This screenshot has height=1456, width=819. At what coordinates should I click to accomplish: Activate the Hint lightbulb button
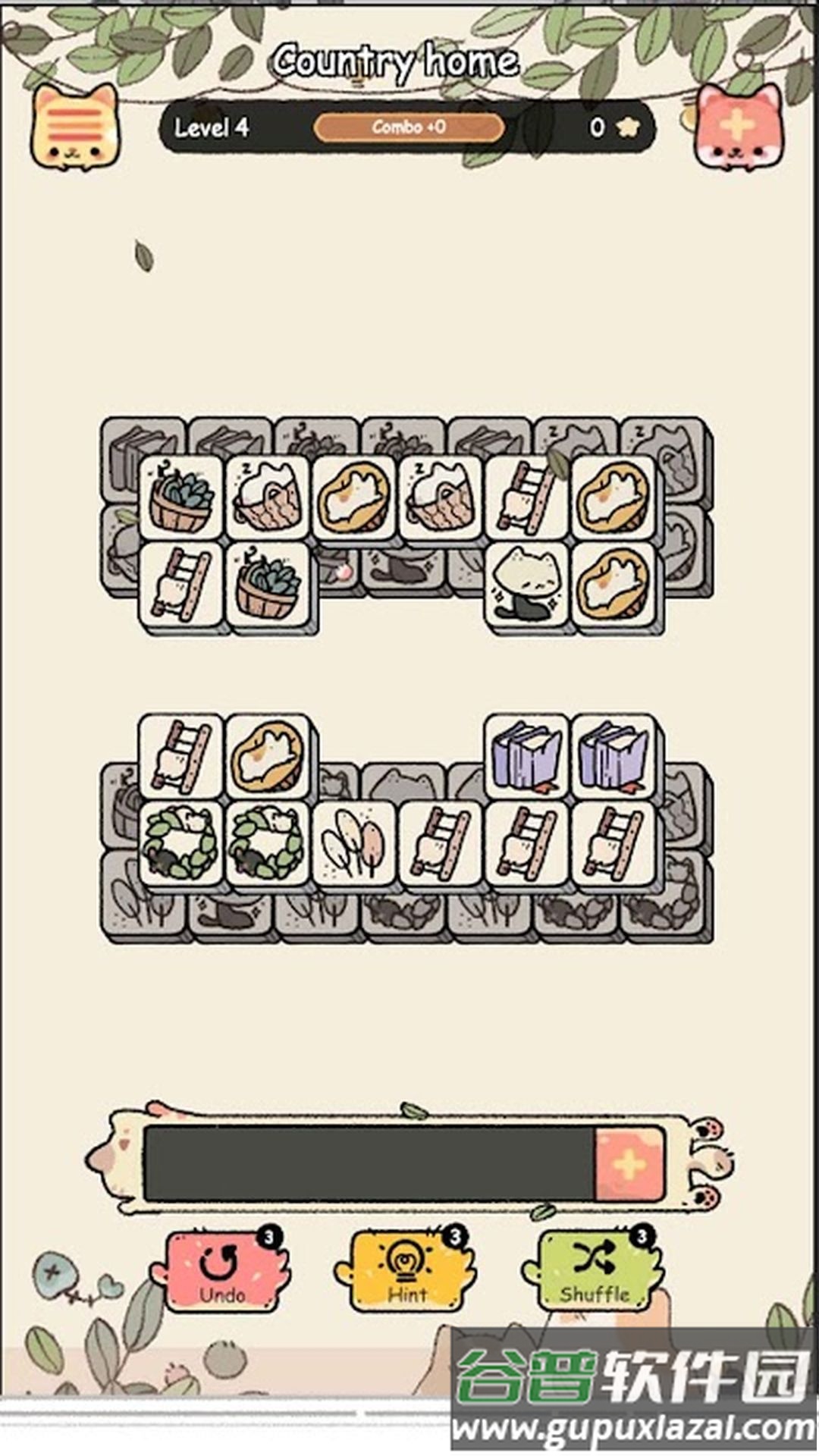[x=408, y=1272]
